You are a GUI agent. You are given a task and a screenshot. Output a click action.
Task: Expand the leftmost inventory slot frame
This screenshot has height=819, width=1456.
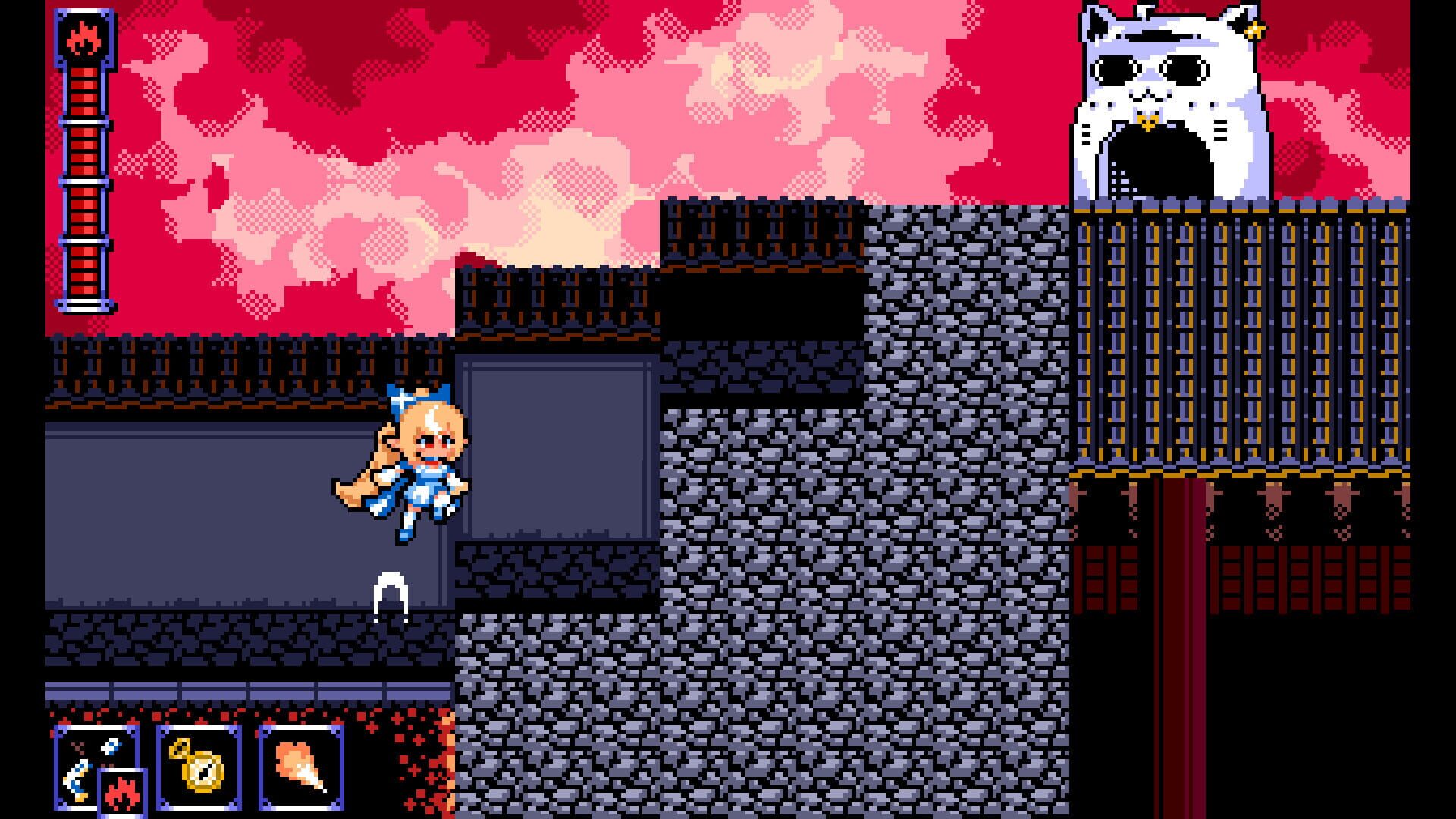point(99,766)
